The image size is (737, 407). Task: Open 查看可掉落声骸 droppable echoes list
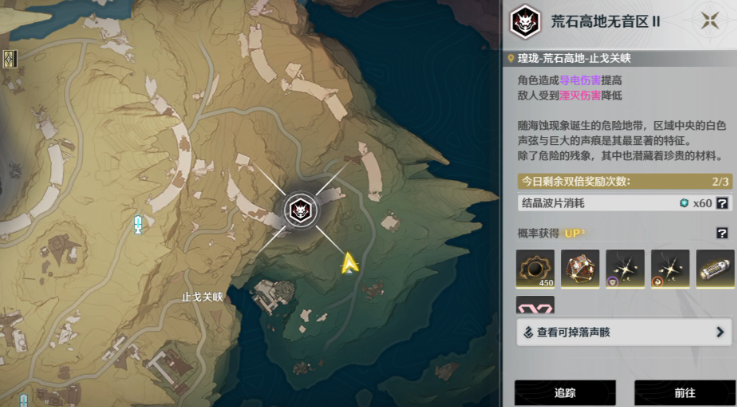[x=624, y=332]
